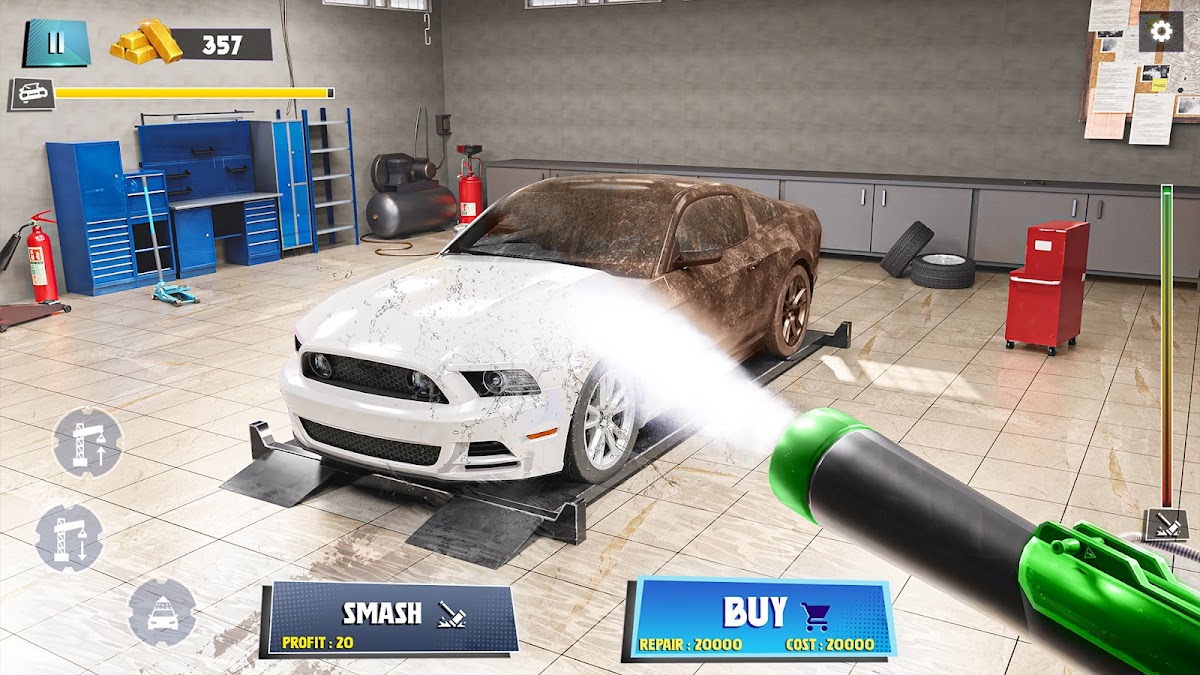This screenshot has width=1200, height=675.
Task: Select the car wash round icon
Action: point(162,611)
